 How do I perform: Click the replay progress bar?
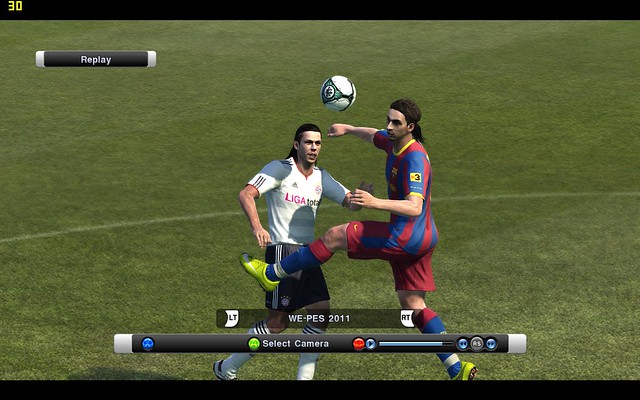coord(415,343)
